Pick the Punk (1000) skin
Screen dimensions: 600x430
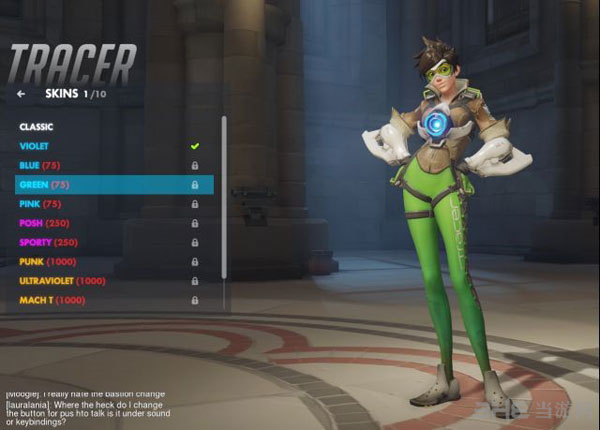(50, 261)
